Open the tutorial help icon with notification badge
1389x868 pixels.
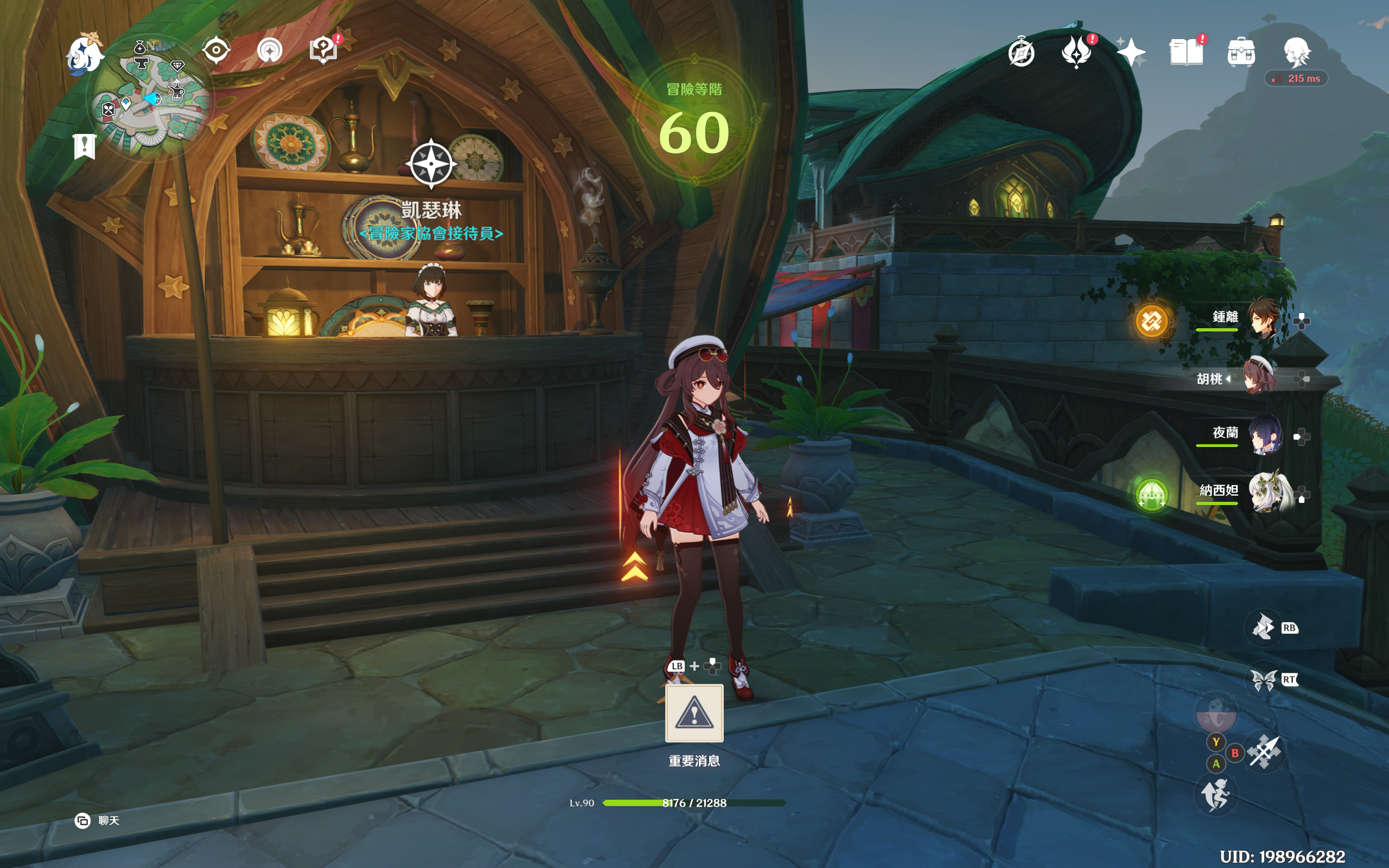(323, 50)
